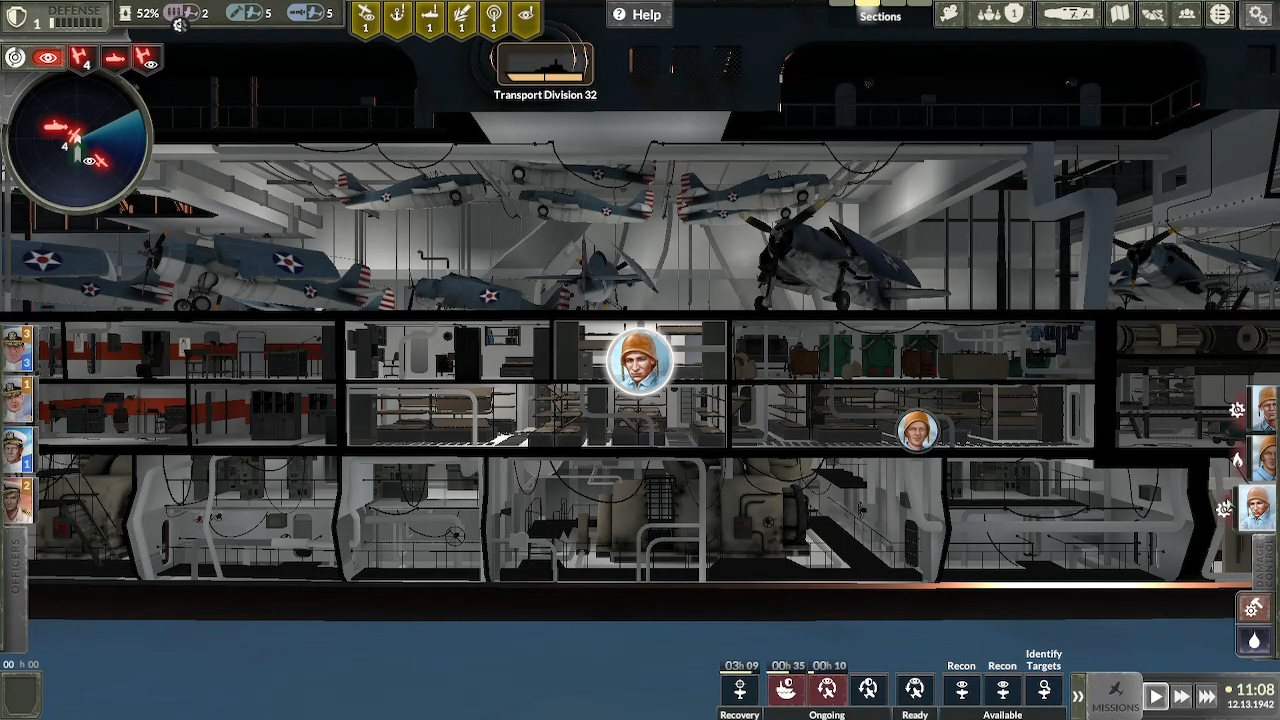Click the radio antenna order badge
The height and width of the screenshot is (720, 1280).
point(493,17)
